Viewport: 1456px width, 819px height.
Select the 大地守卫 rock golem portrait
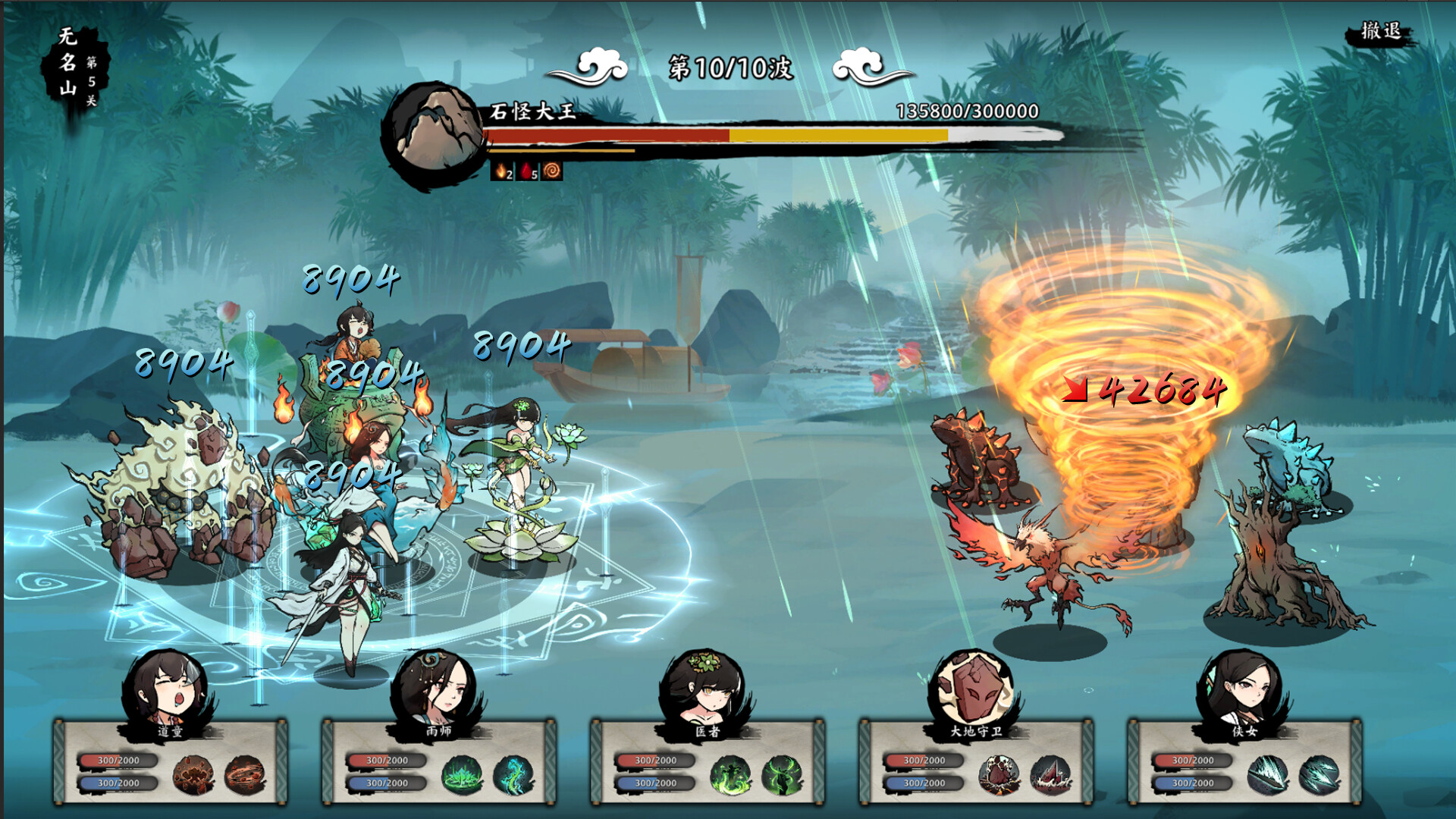974,689
